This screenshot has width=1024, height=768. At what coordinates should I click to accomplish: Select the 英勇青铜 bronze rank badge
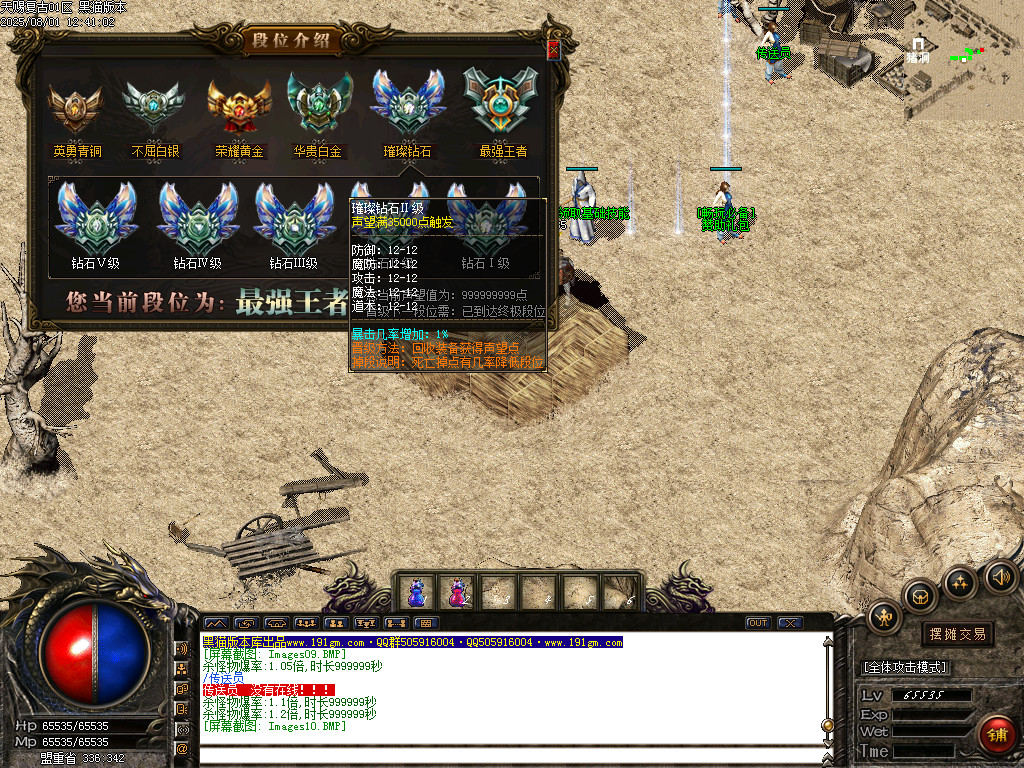(x=77, y=107)
